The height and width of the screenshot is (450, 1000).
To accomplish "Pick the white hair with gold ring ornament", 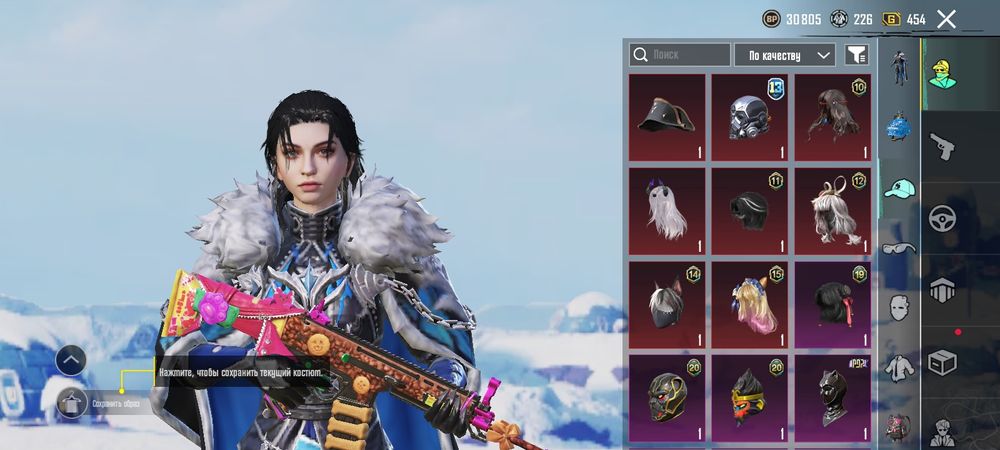I will click(x=832, y=210).
